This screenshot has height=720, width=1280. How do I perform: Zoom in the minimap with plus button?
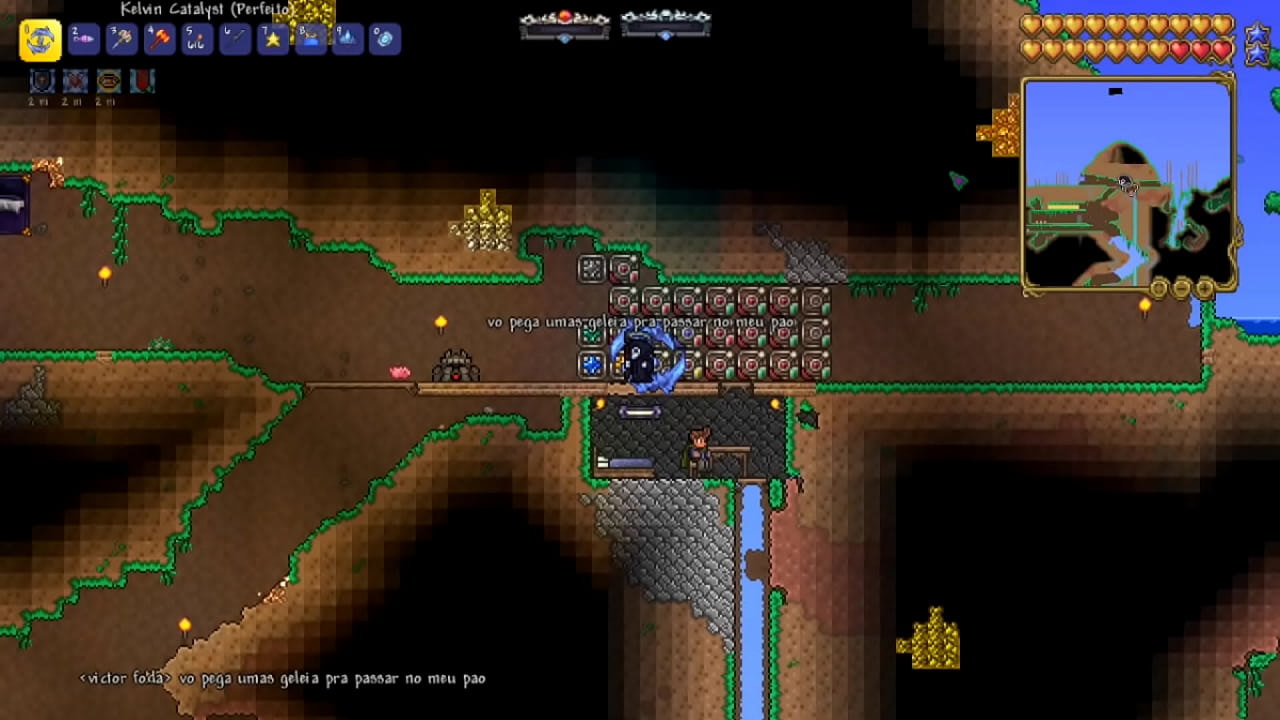coord(1205,290)
